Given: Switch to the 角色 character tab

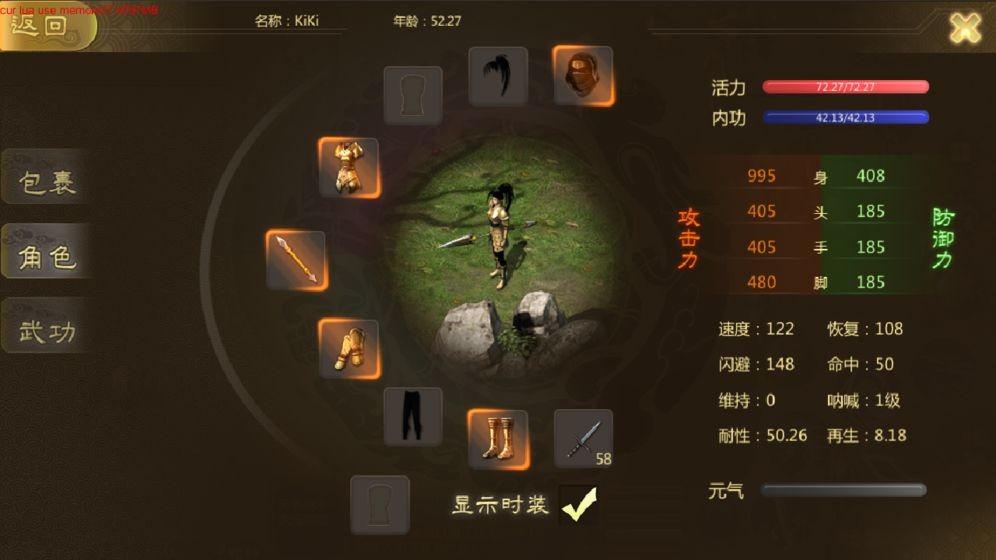Looking at the screenshot, I should (x=47, y=257).
